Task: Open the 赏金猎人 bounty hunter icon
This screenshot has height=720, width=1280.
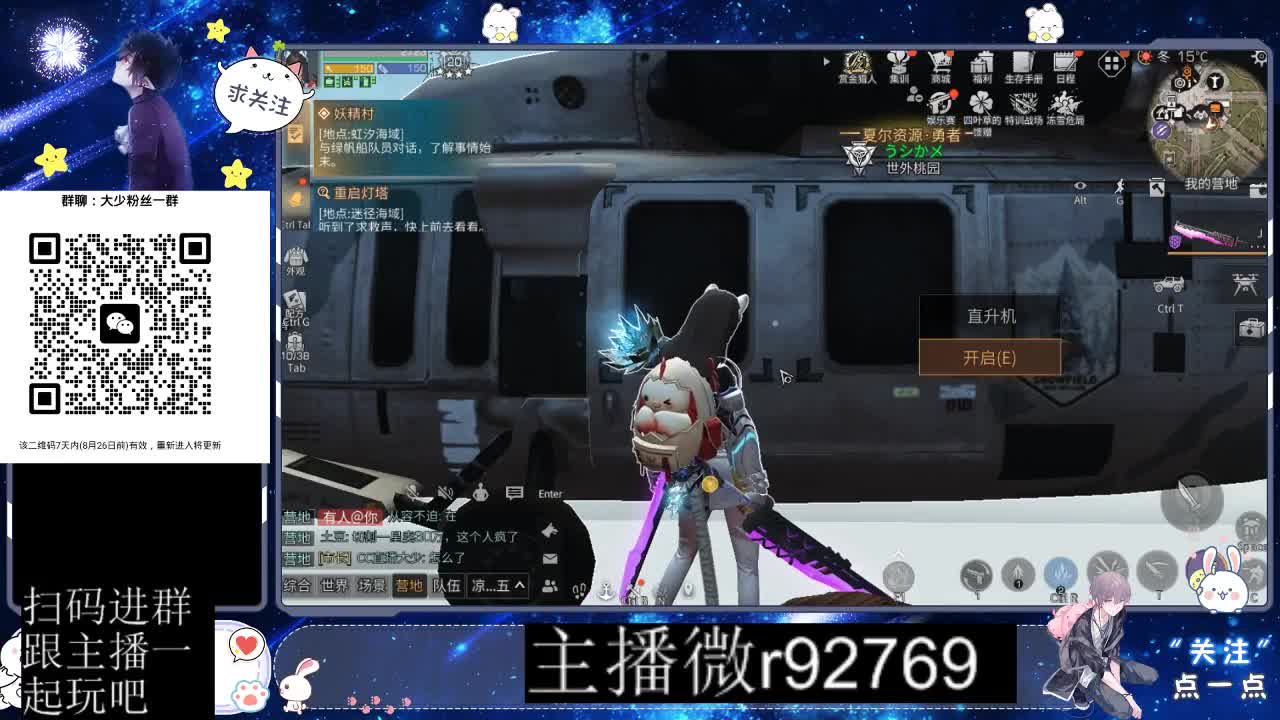Action: (858, 64)
